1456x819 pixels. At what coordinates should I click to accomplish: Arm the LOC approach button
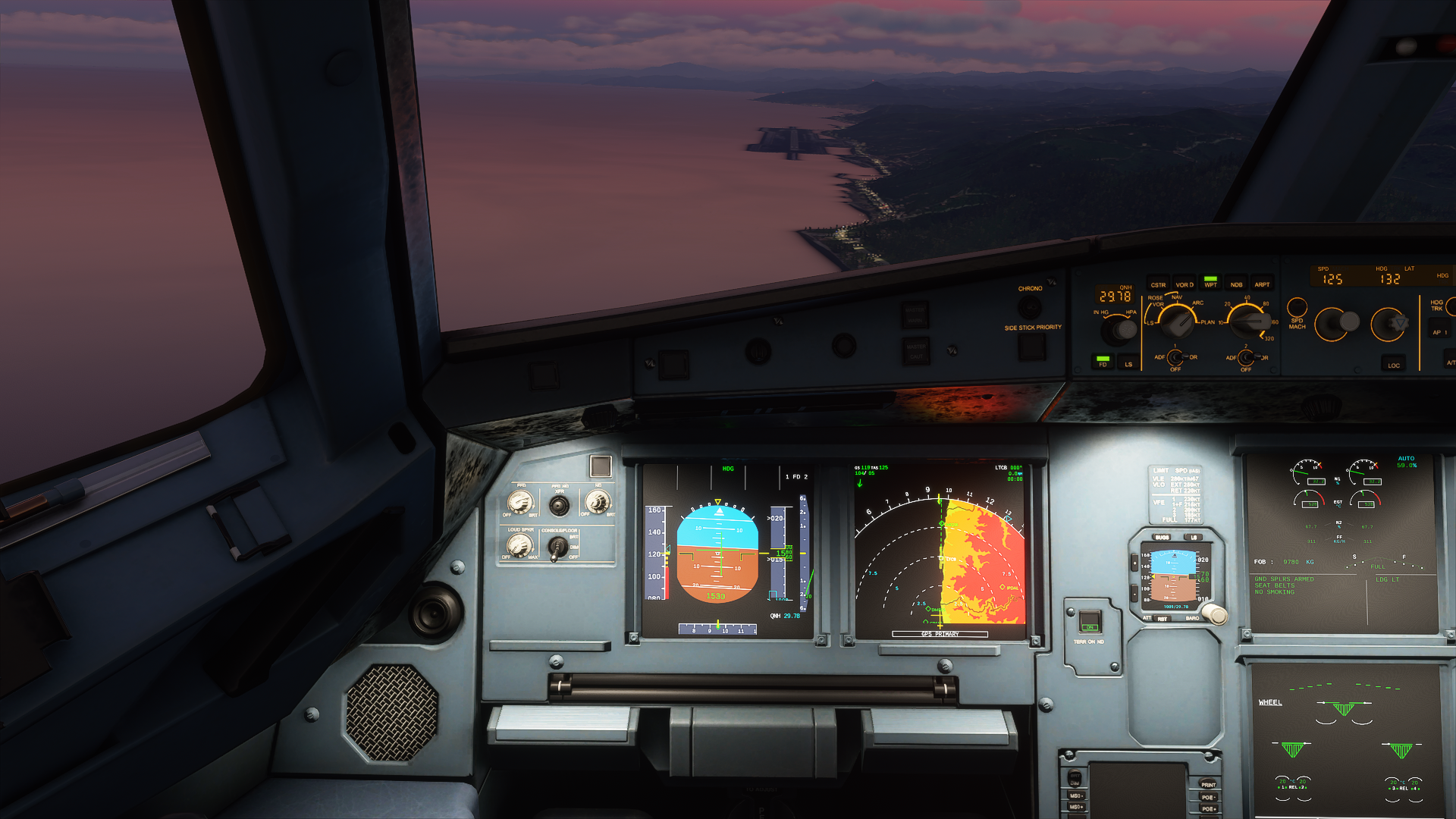click(1393, 363)
